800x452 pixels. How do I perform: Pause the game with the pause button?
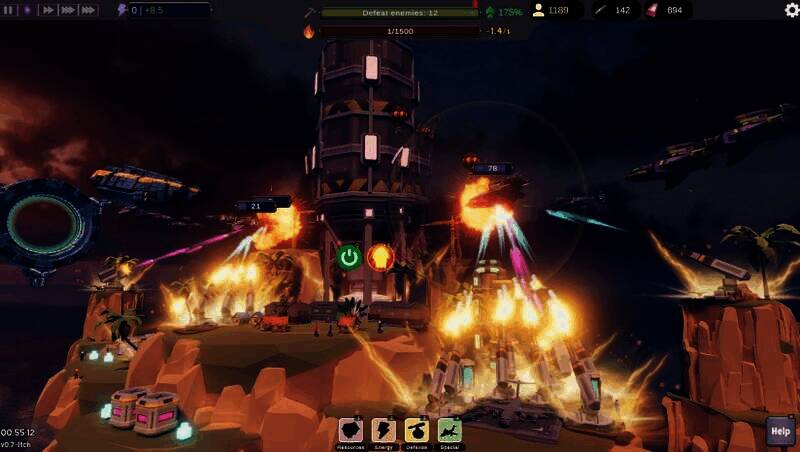tap(9, 10)
